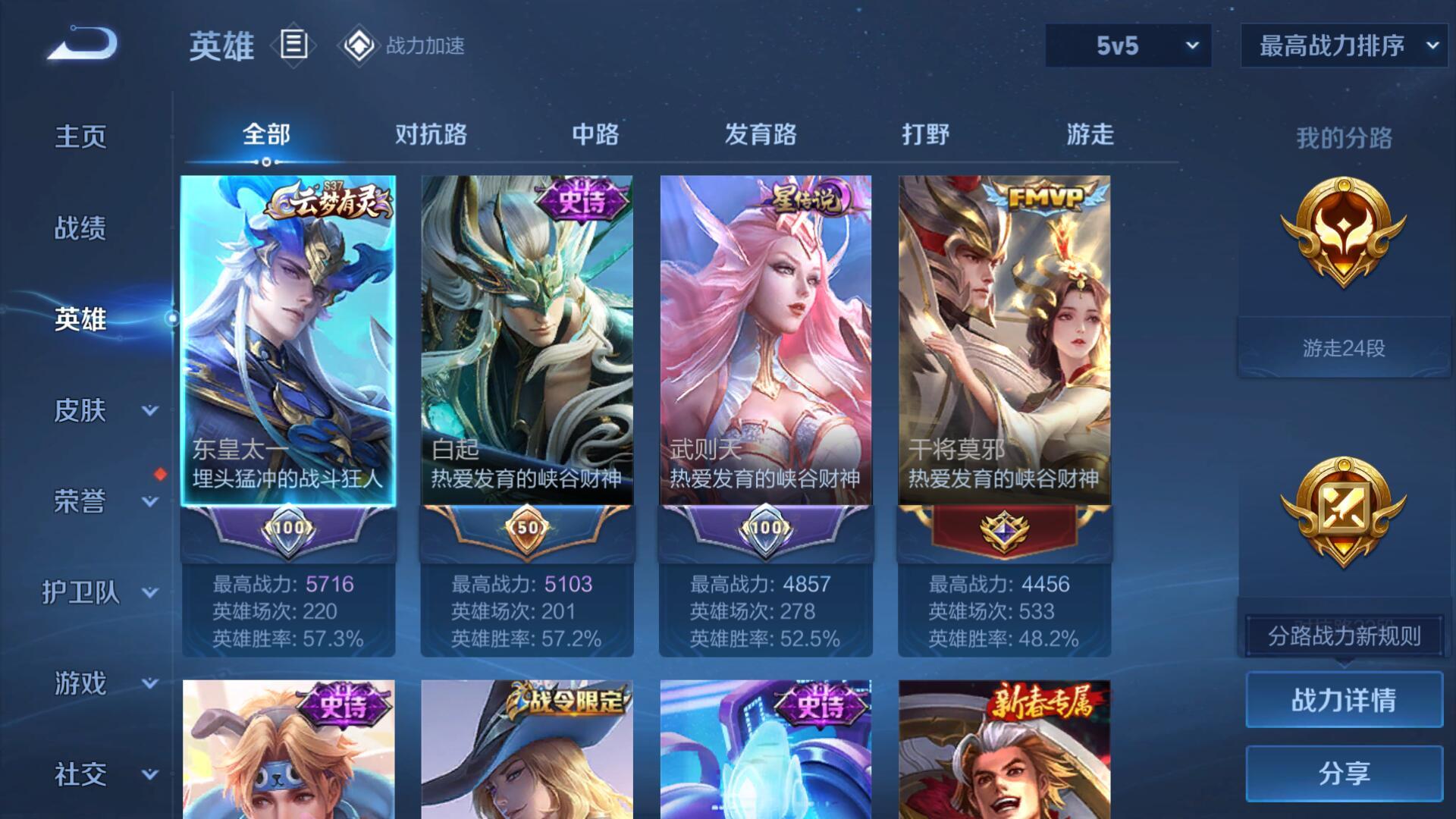The width and height of the screenshot is (1456, 819).
Task: Open the 荣誉 menu entry
Action: coord(80,501)
